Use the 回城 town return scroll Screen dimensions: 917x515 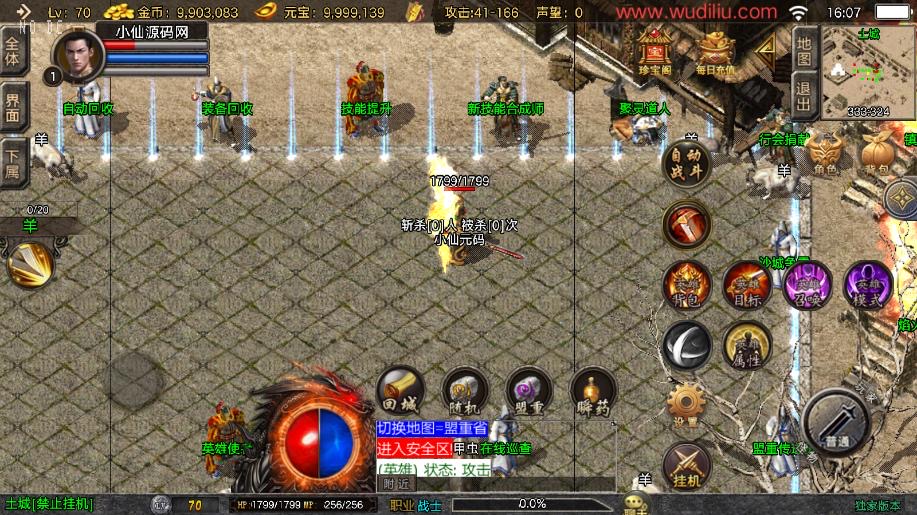click(x=400, y=391)
